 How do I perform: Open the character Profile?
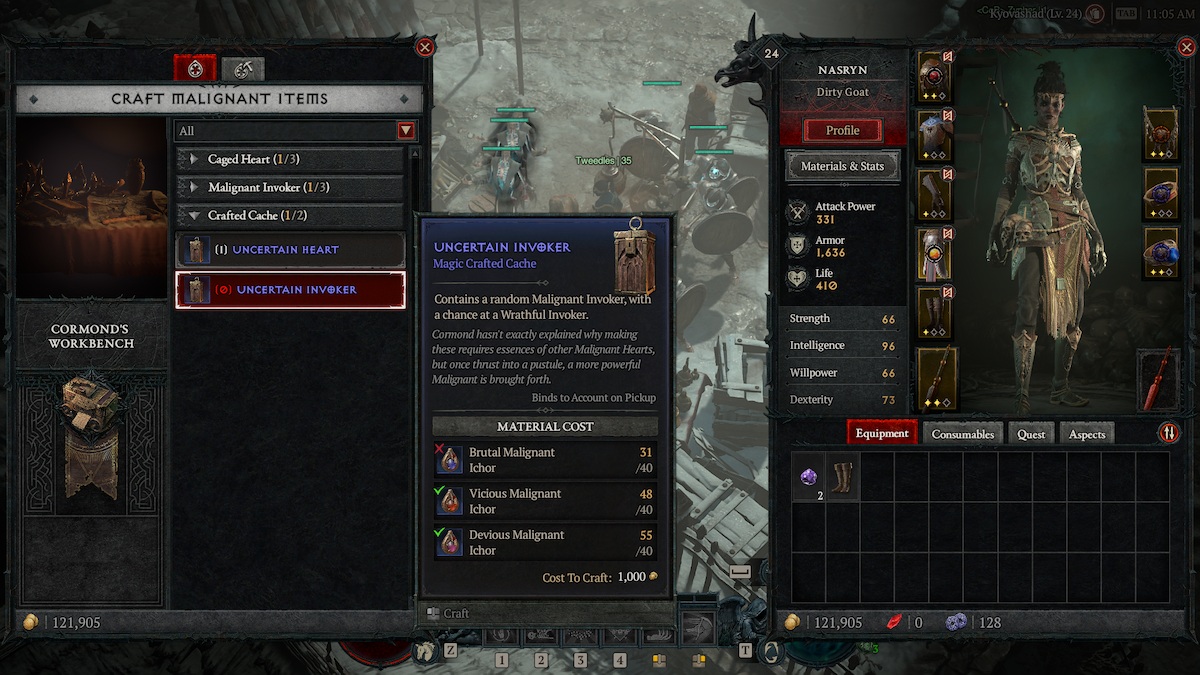[842, 130]
